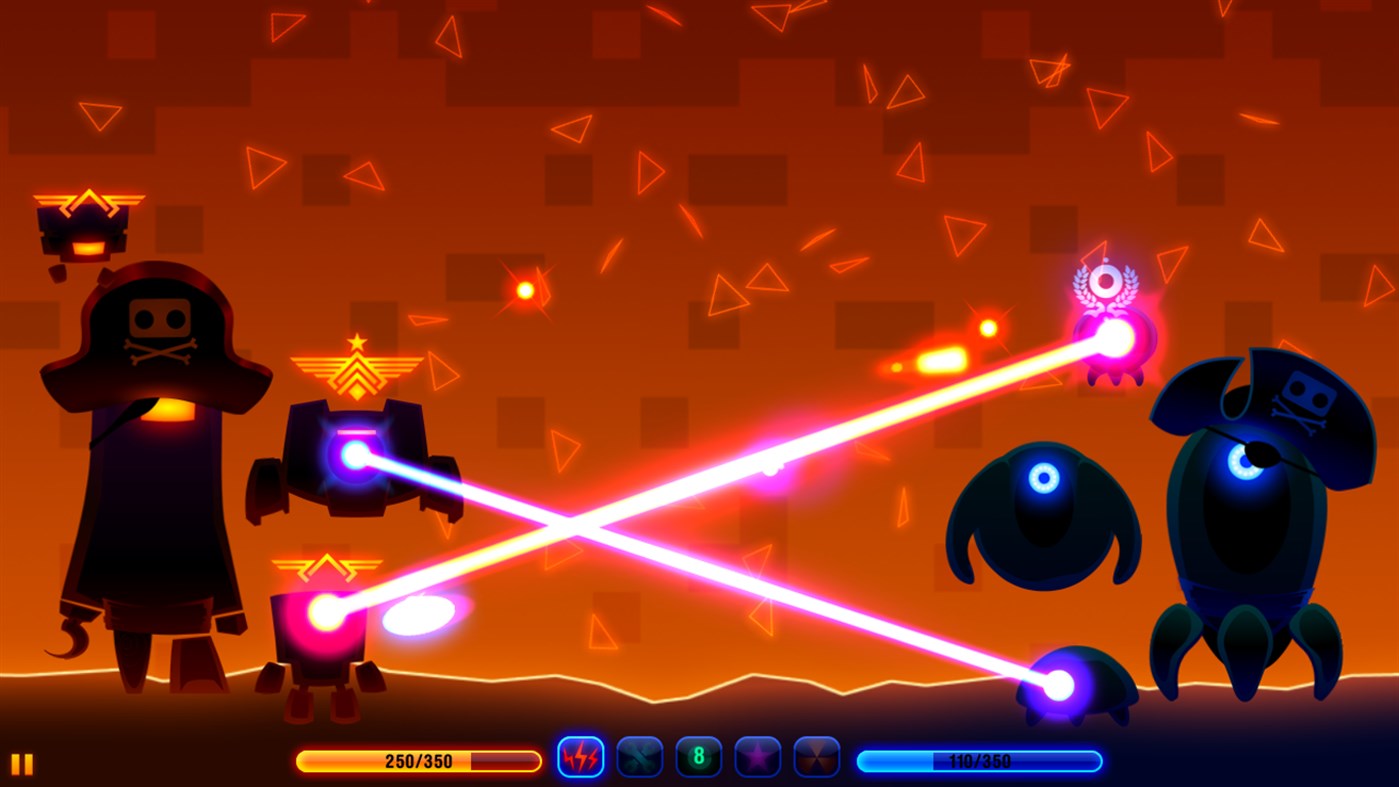1399x787 pixels.
Task: Pause the game with the pause button
Action: pyautogui.click(x=22, y=764)
